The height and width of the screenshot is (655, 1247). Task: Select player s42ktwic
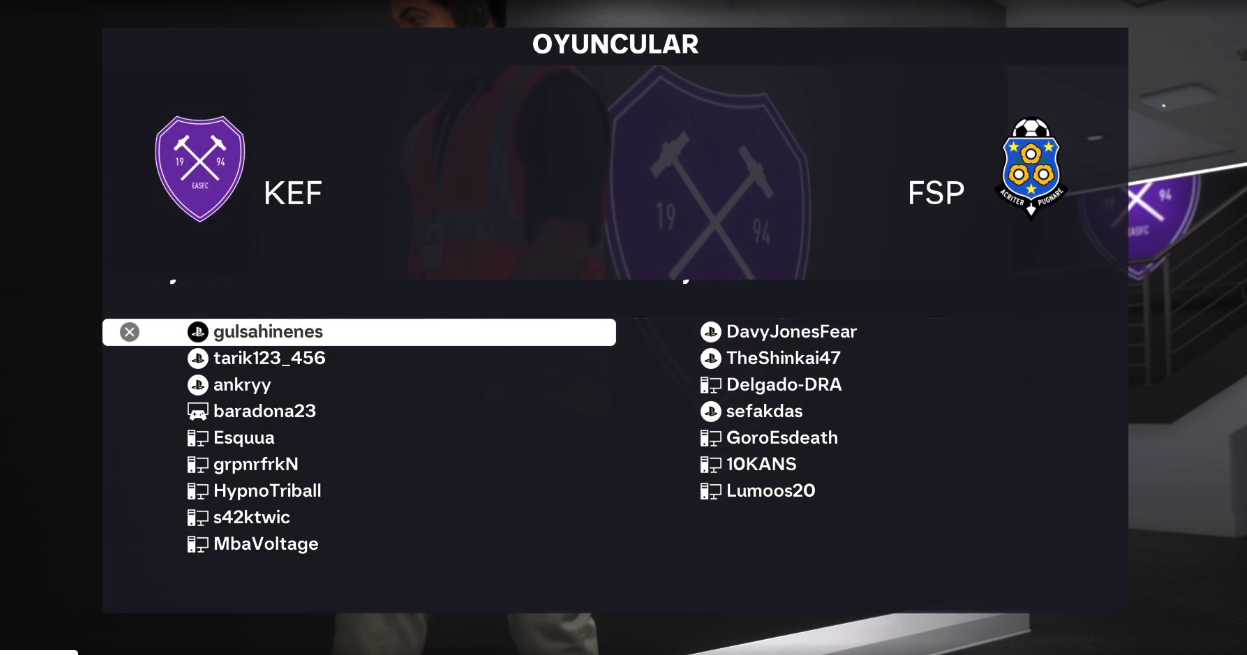pyautogui.click(x=251, y=517)
